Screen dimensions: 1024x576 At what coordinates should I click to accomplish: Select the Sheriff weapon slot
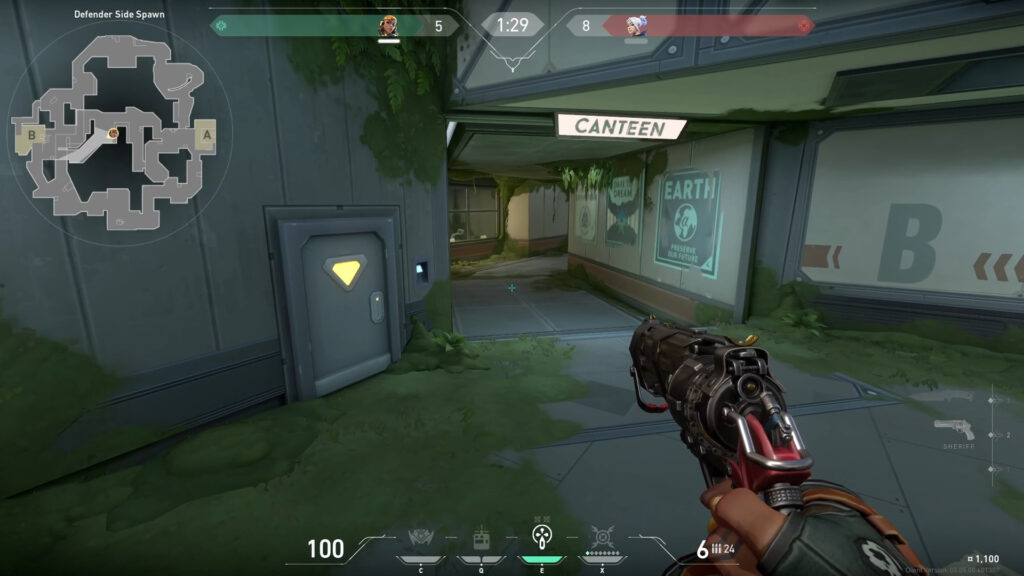954,431
